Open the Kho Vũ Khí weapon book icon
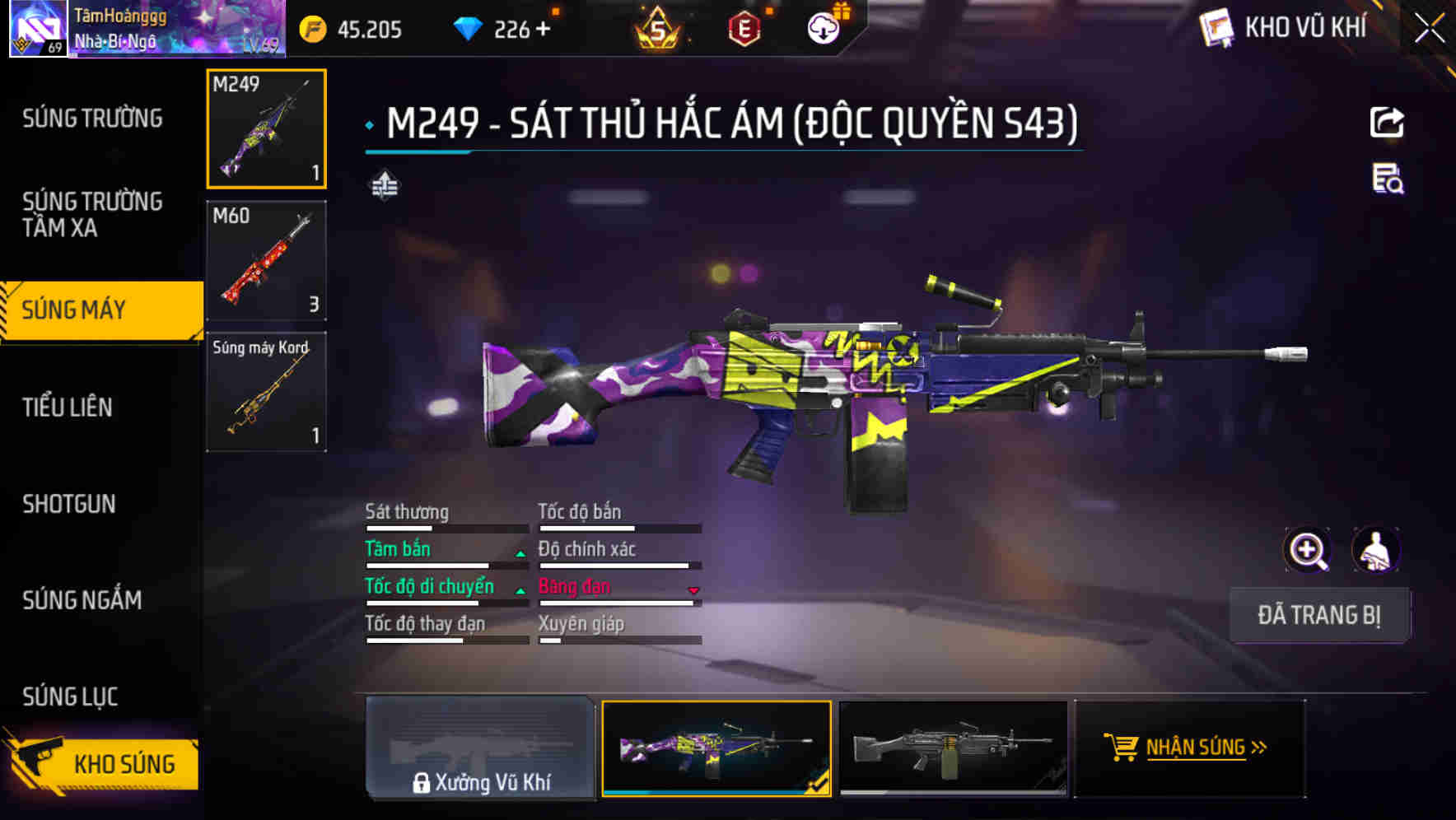1456x820 pixels. pos(1215,27)
